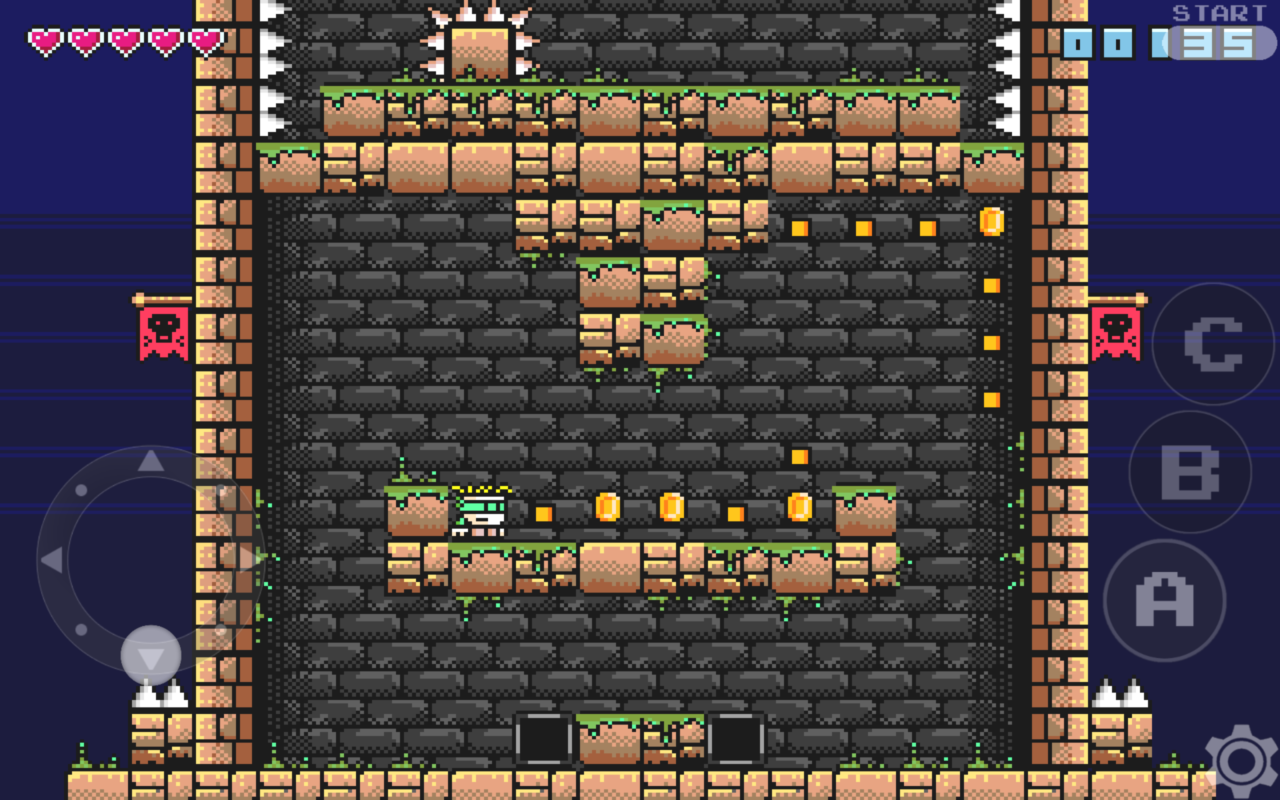1280x800 pixels.
Task: Tap the D-pad right arrow
Action: click(247, 558)
